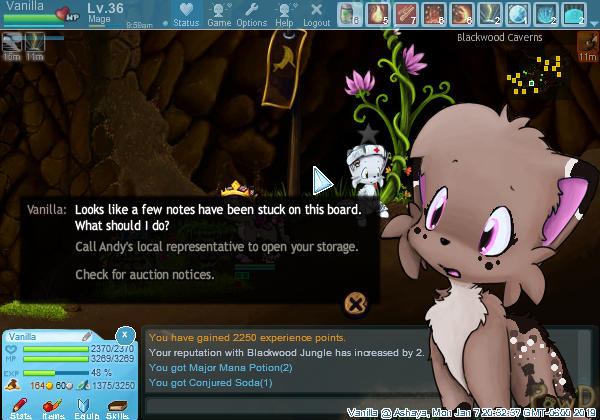Open the Game menu
Image resolution: width=600 pixels, height=420 pixels.
219,15
